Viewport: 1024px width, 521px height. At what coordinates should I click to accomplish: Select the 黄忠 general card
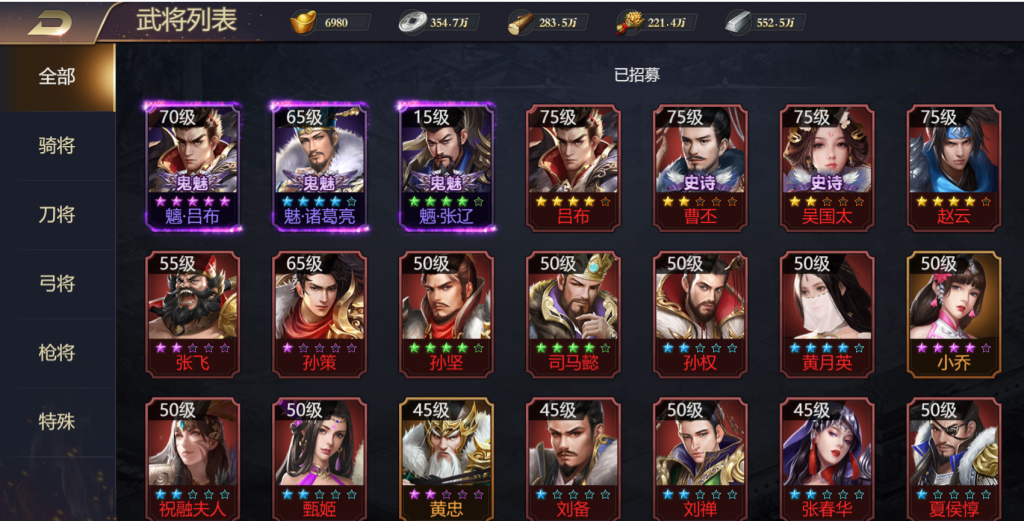(x=447, y=459)
